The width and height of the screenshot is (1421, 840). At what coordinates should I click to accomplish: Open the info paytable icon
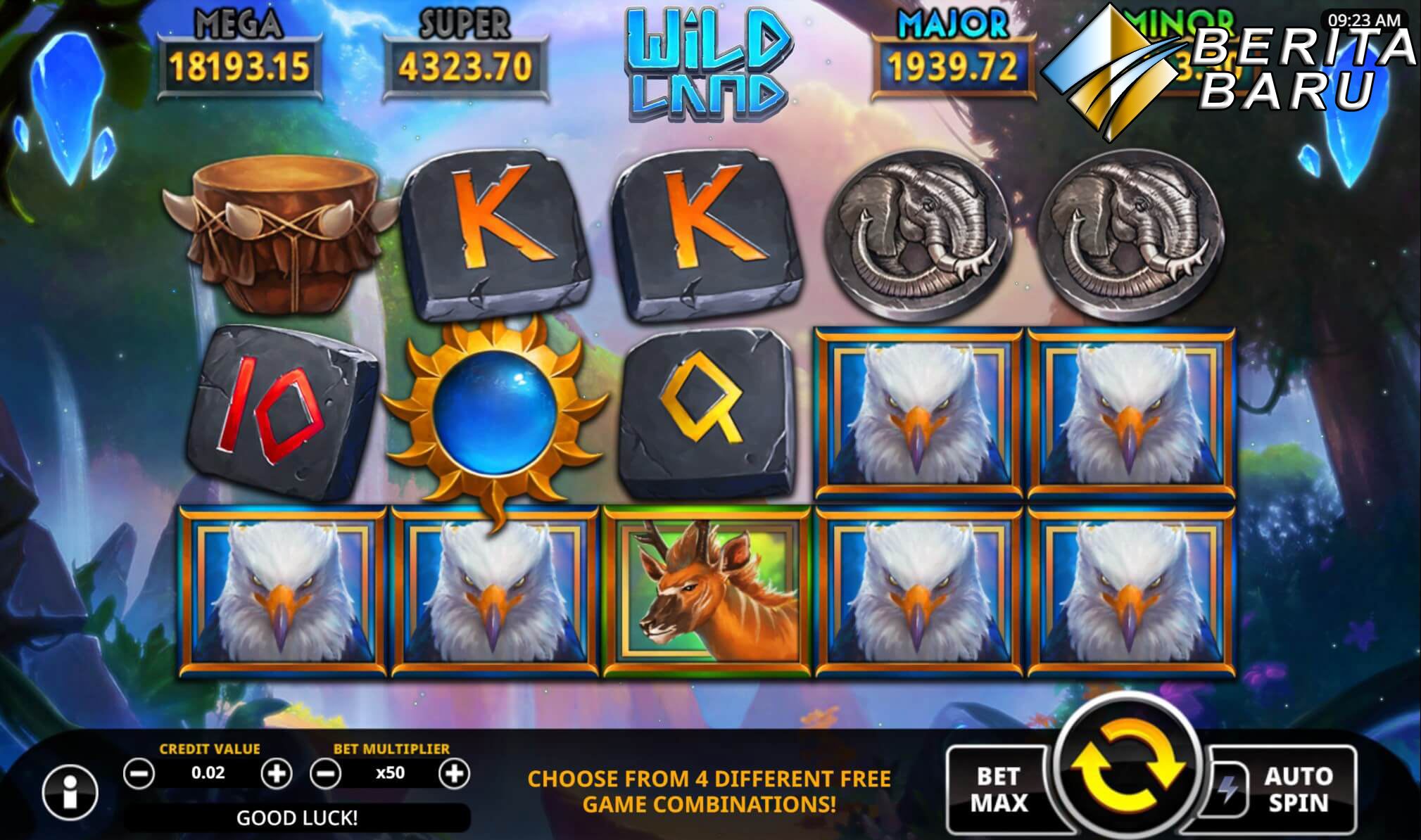pos(70,792)
